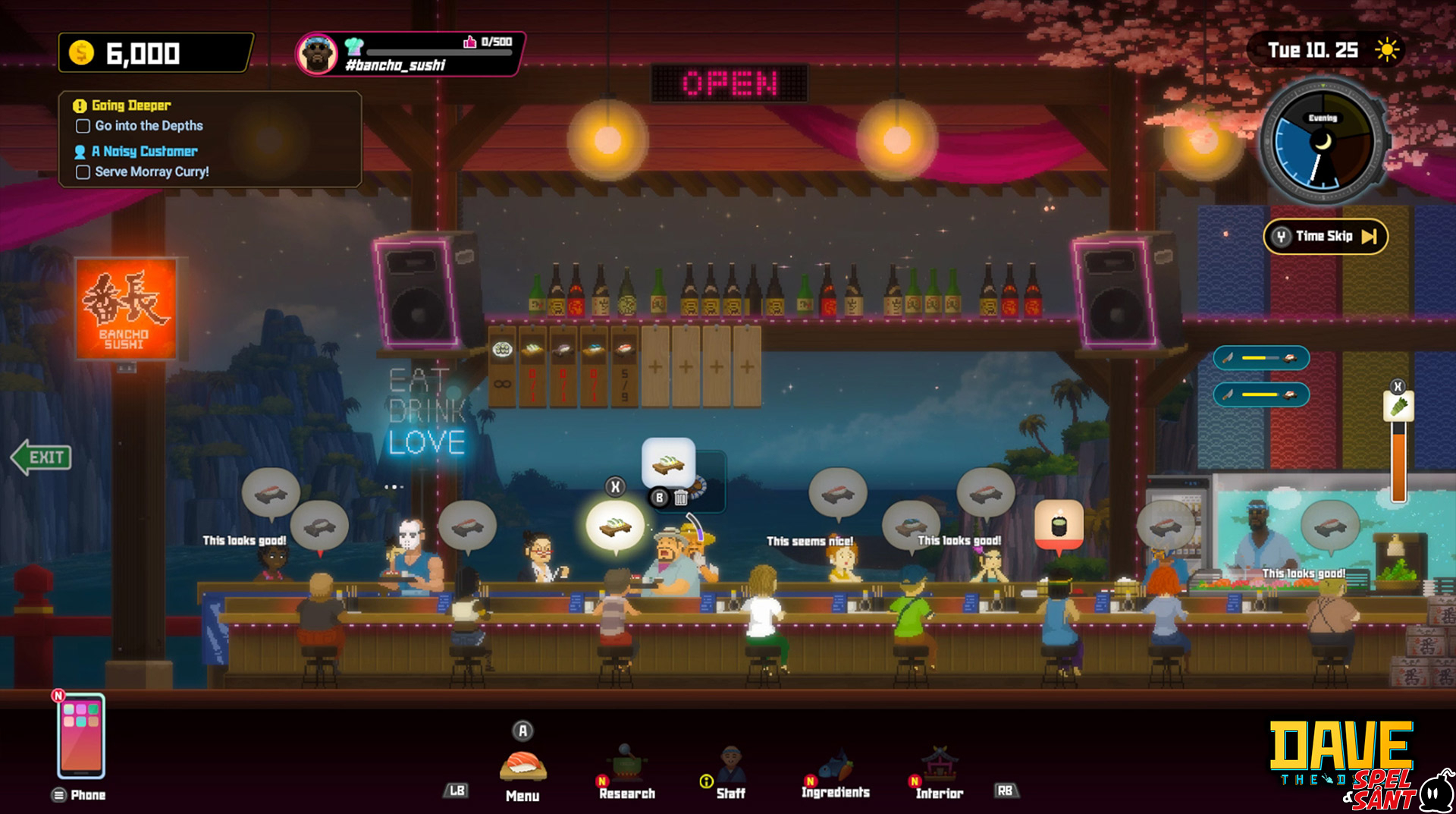Screen dimensions: 1456x814
Task: Click the gold coin money counter
Action: click(155, 53)
